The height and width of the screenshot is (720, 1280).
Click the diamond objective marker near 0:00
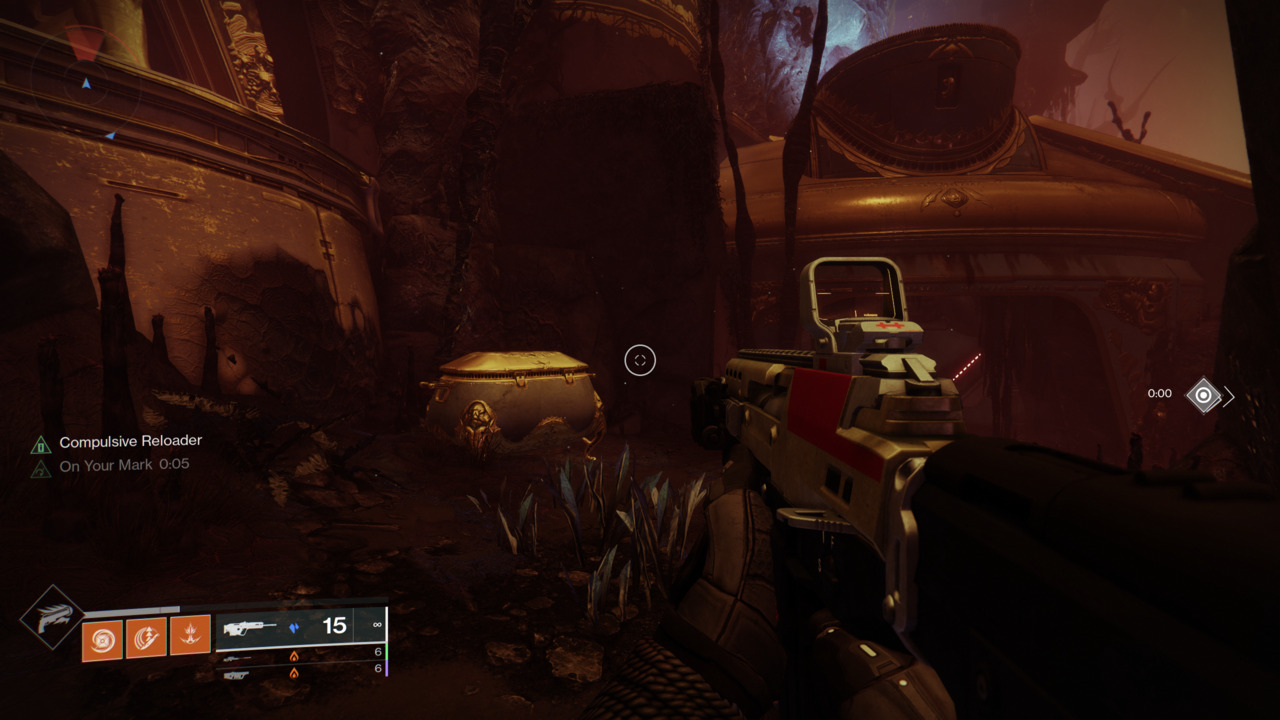pos(1203,396)
